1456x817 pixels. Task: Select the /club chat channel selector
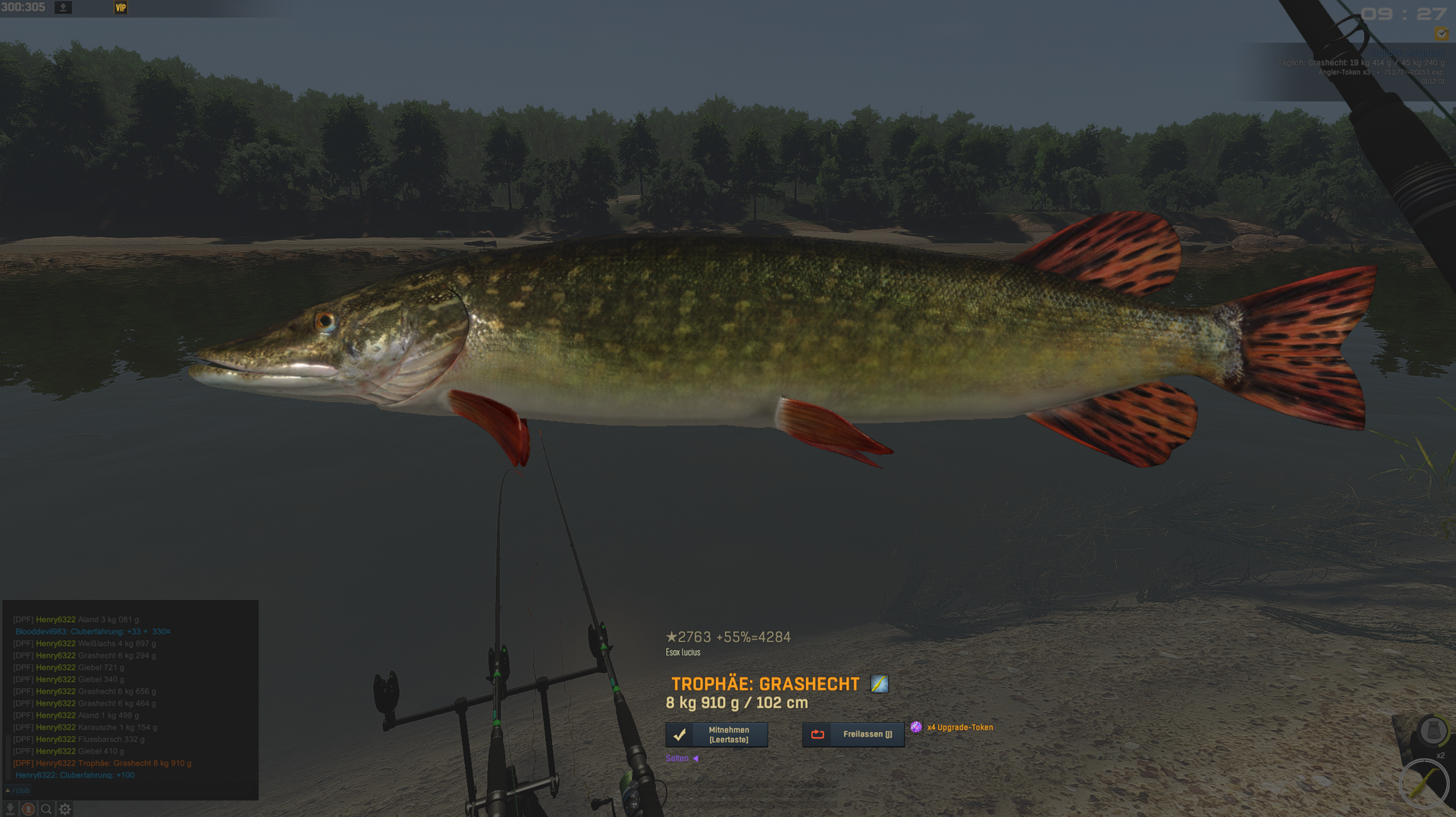click(19, 790)
